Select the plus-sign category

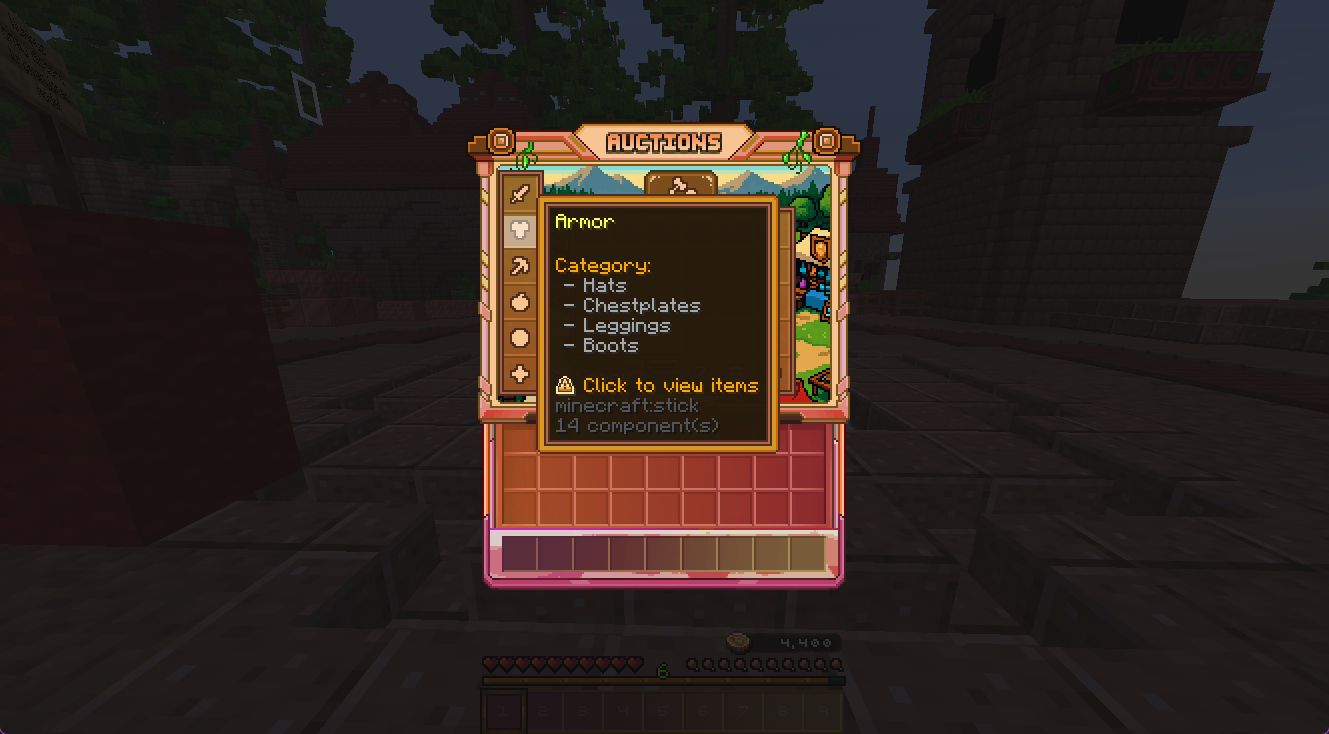519,374
